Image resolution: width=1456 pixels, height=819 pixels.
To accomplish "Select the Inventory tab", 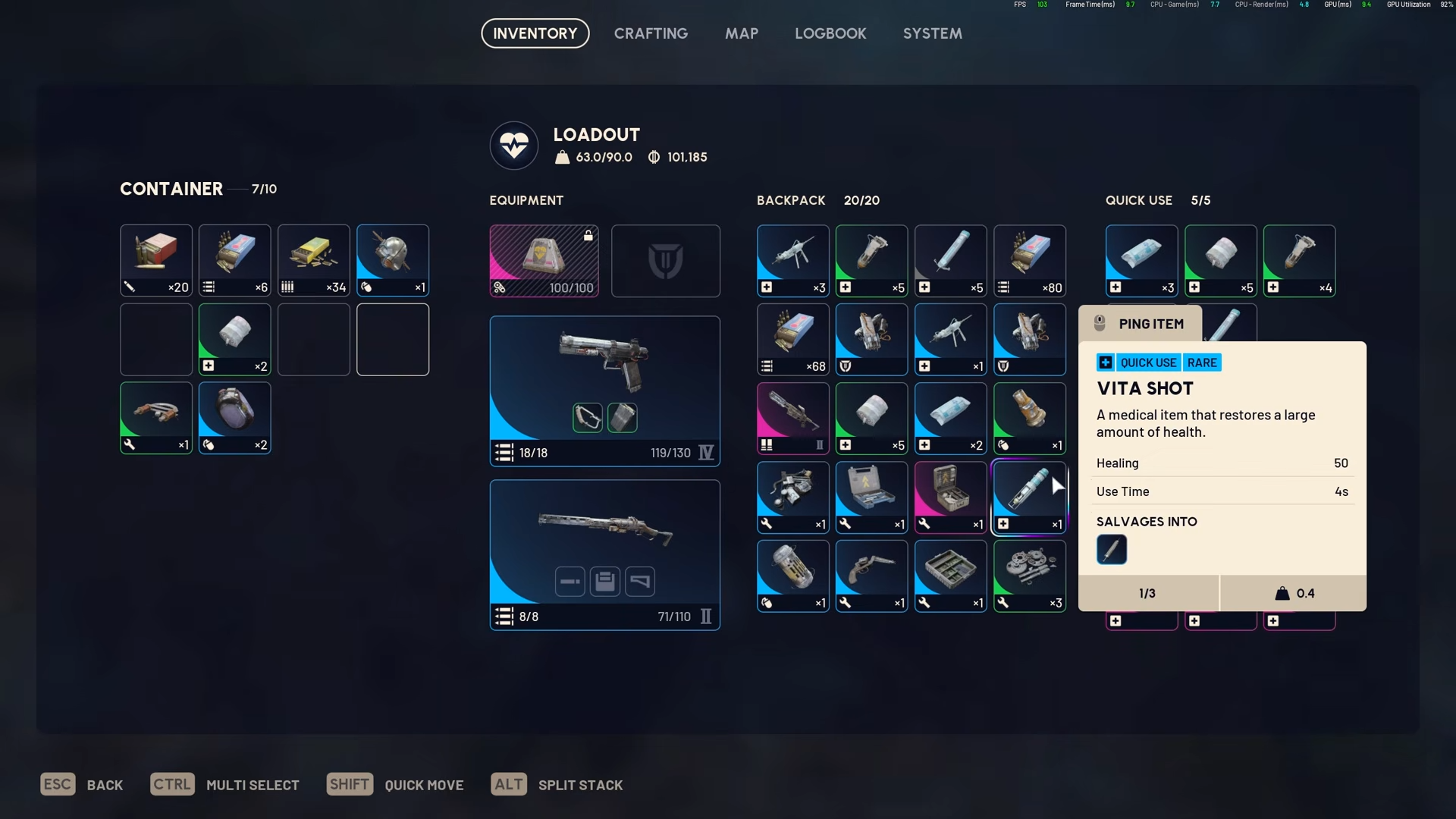I will (x=535, y=33).
